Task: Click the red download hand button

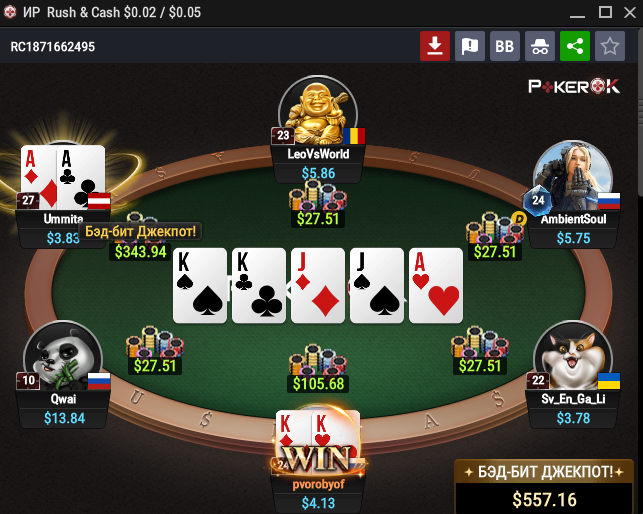Action: [x=435, y=46]
